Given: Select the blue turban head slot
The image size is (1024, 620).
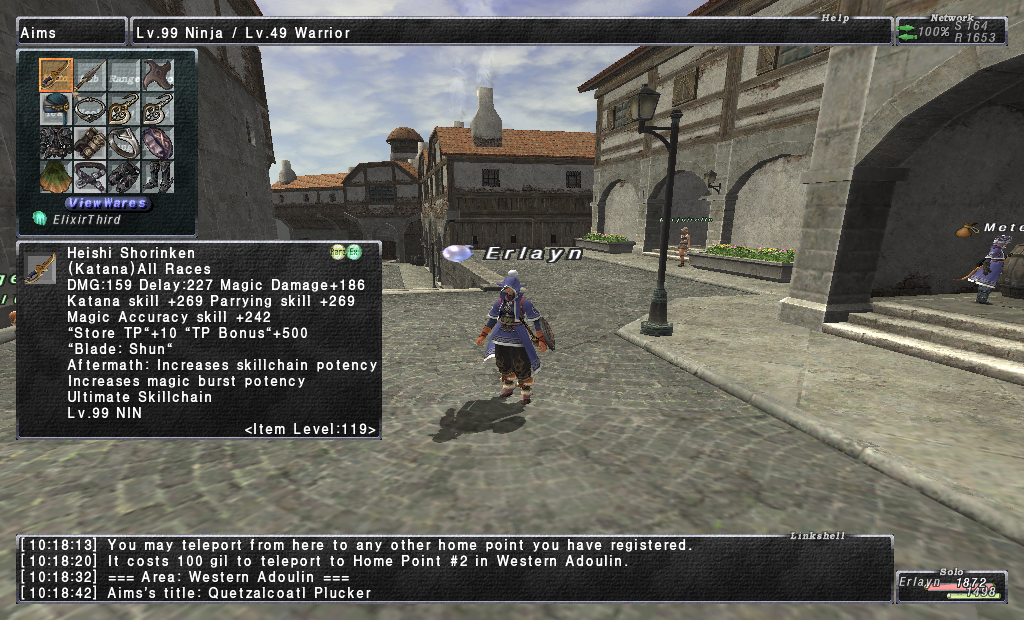Looking at the screenshot, I should point(56,109).
